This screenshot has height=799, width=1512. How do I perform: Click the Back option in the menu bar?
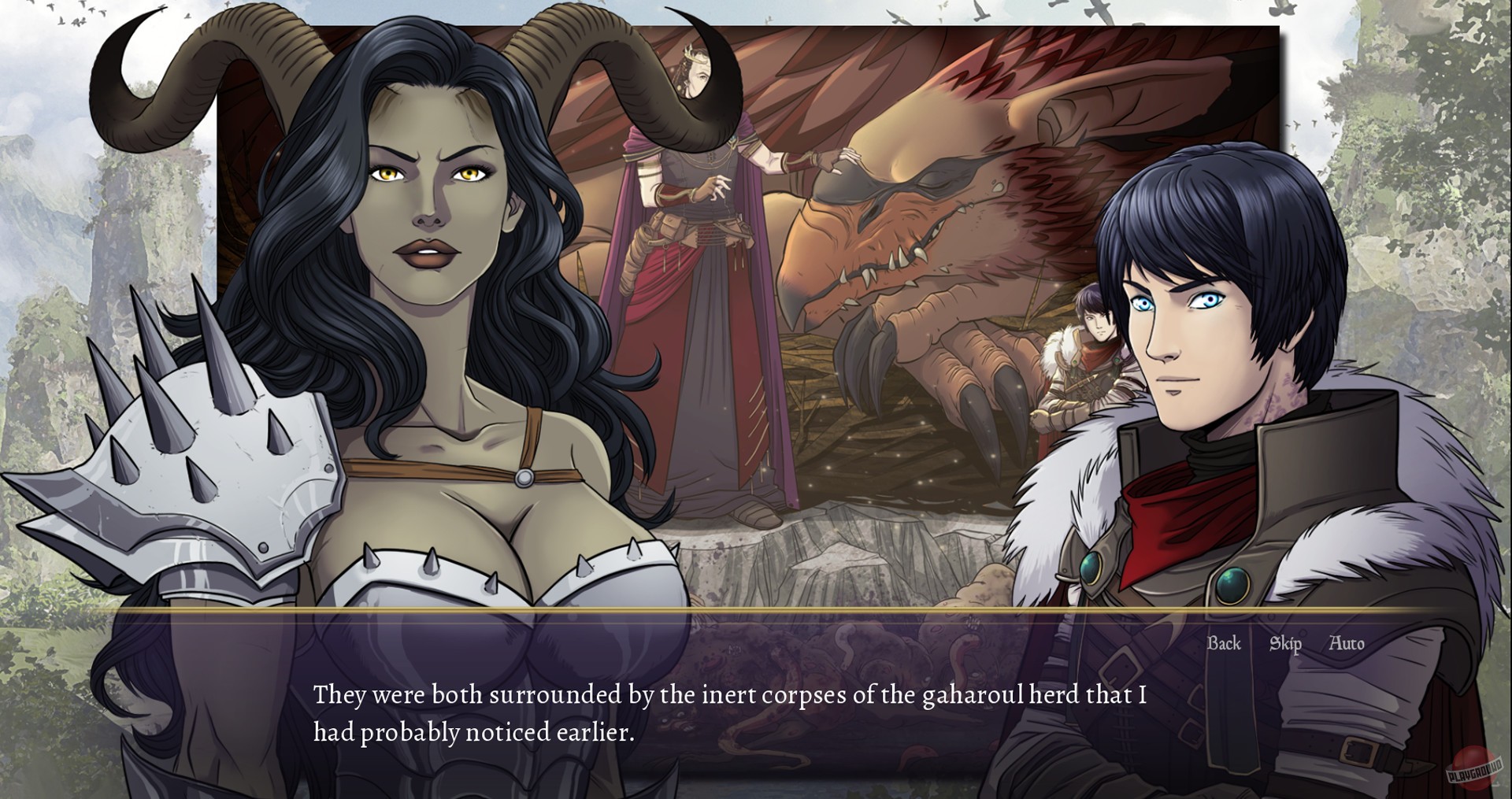pos(1223,643)
